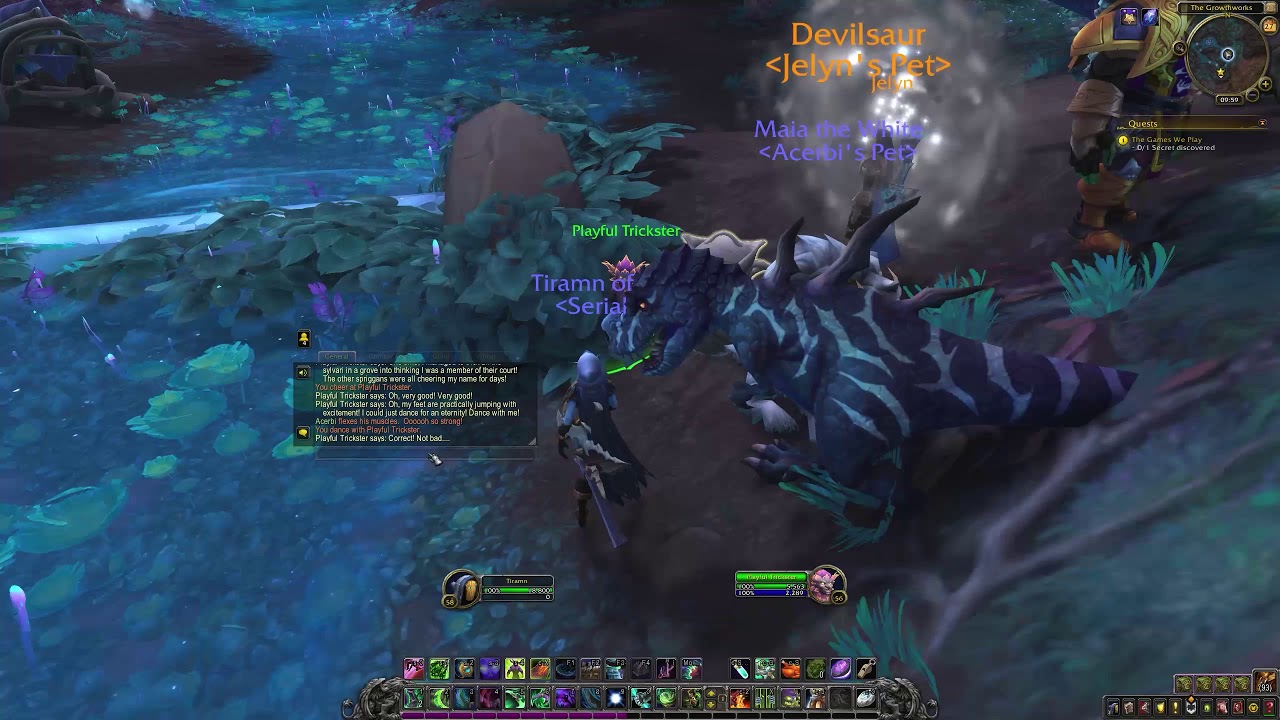Open the calendar showing day 27
Screen dimensions: 1280x720
click(1268, 25)
